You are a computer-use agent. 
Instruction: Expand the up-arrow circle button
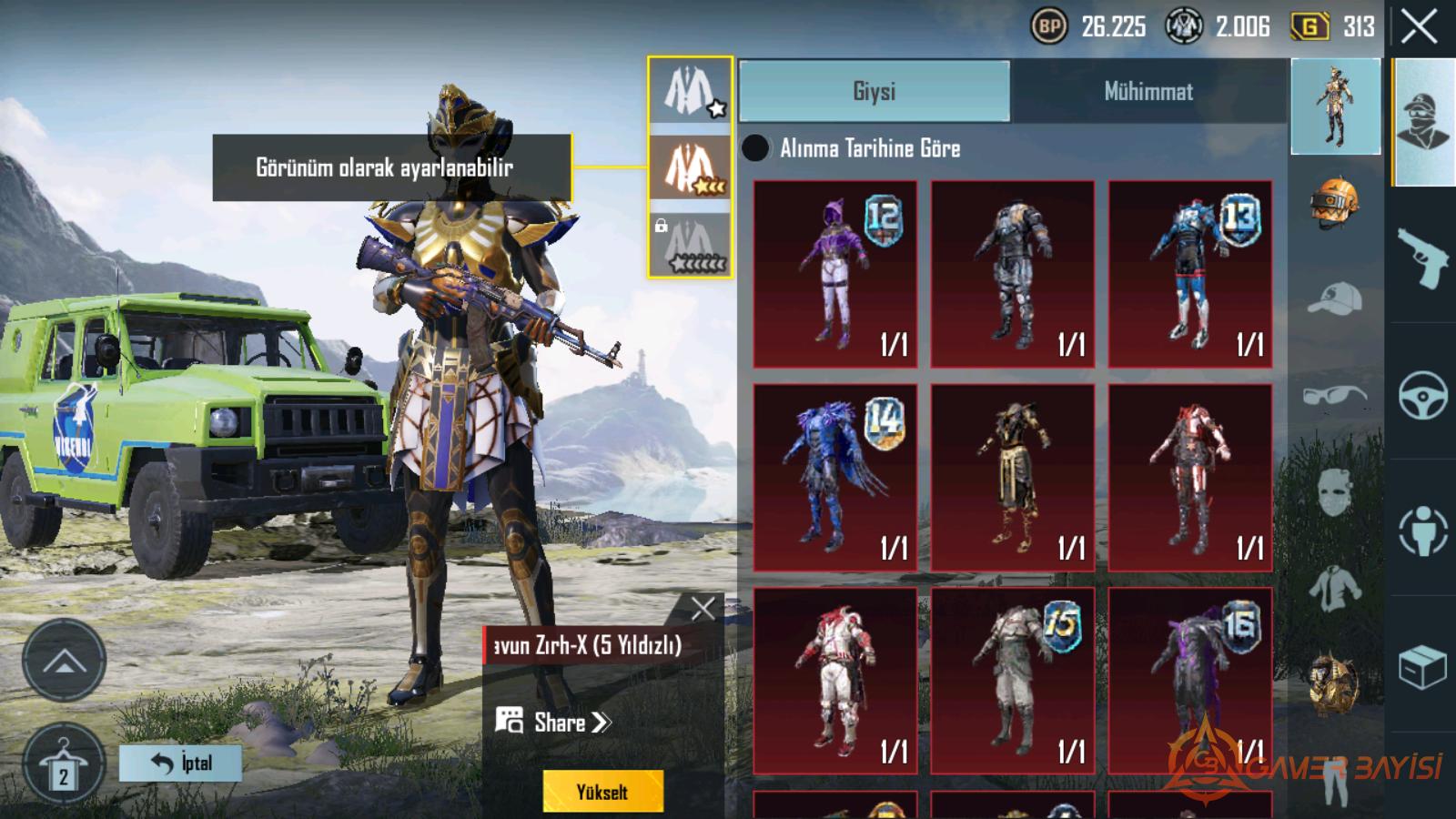64,661
